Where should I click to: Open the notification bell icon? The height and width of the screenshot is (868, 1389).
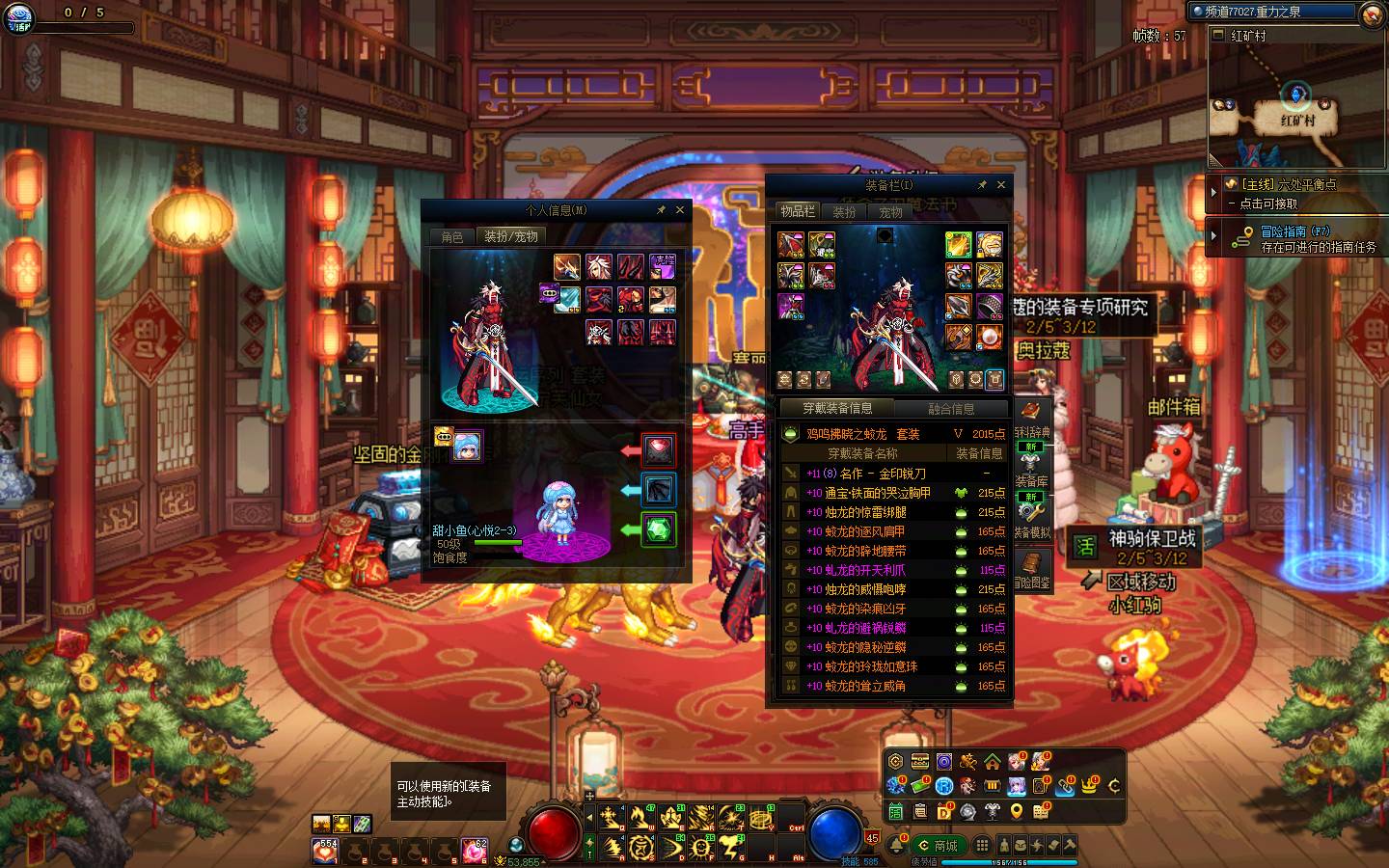tap(896, 846)
